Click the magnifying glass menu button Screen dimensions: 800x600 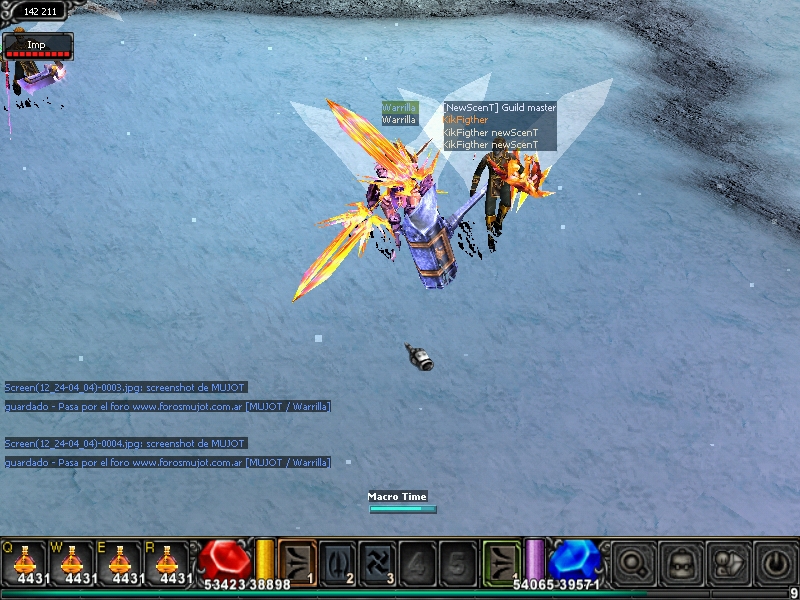pyautogui.click(x=632, y=562)
